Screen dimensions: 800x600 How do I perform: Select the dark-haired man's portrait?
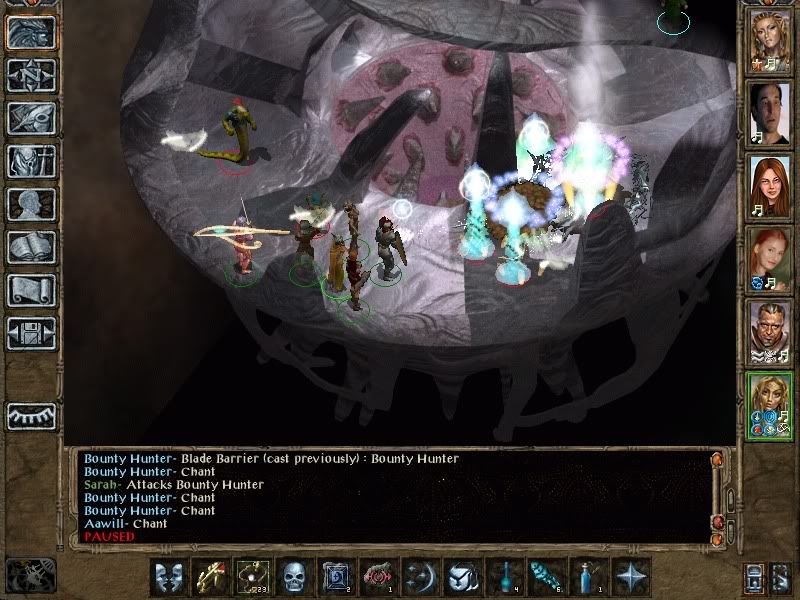click(x=770, y=112)
